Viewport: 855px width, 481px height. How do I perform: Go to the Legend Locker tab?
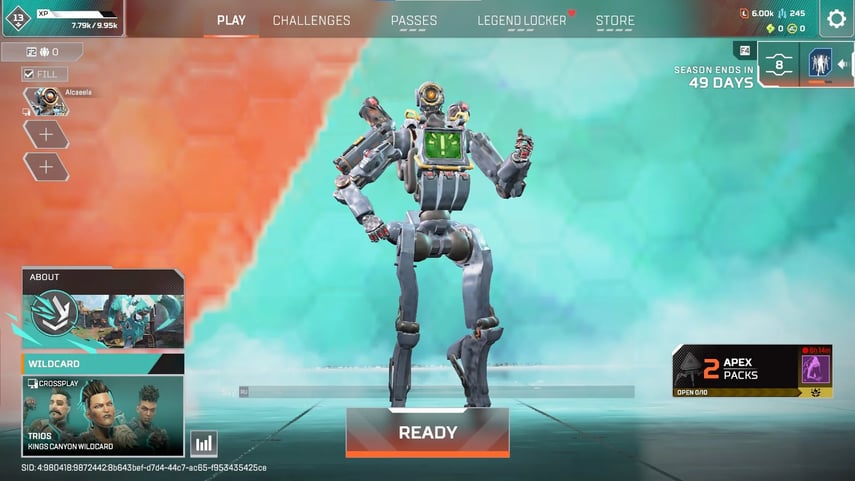point(521,20)
